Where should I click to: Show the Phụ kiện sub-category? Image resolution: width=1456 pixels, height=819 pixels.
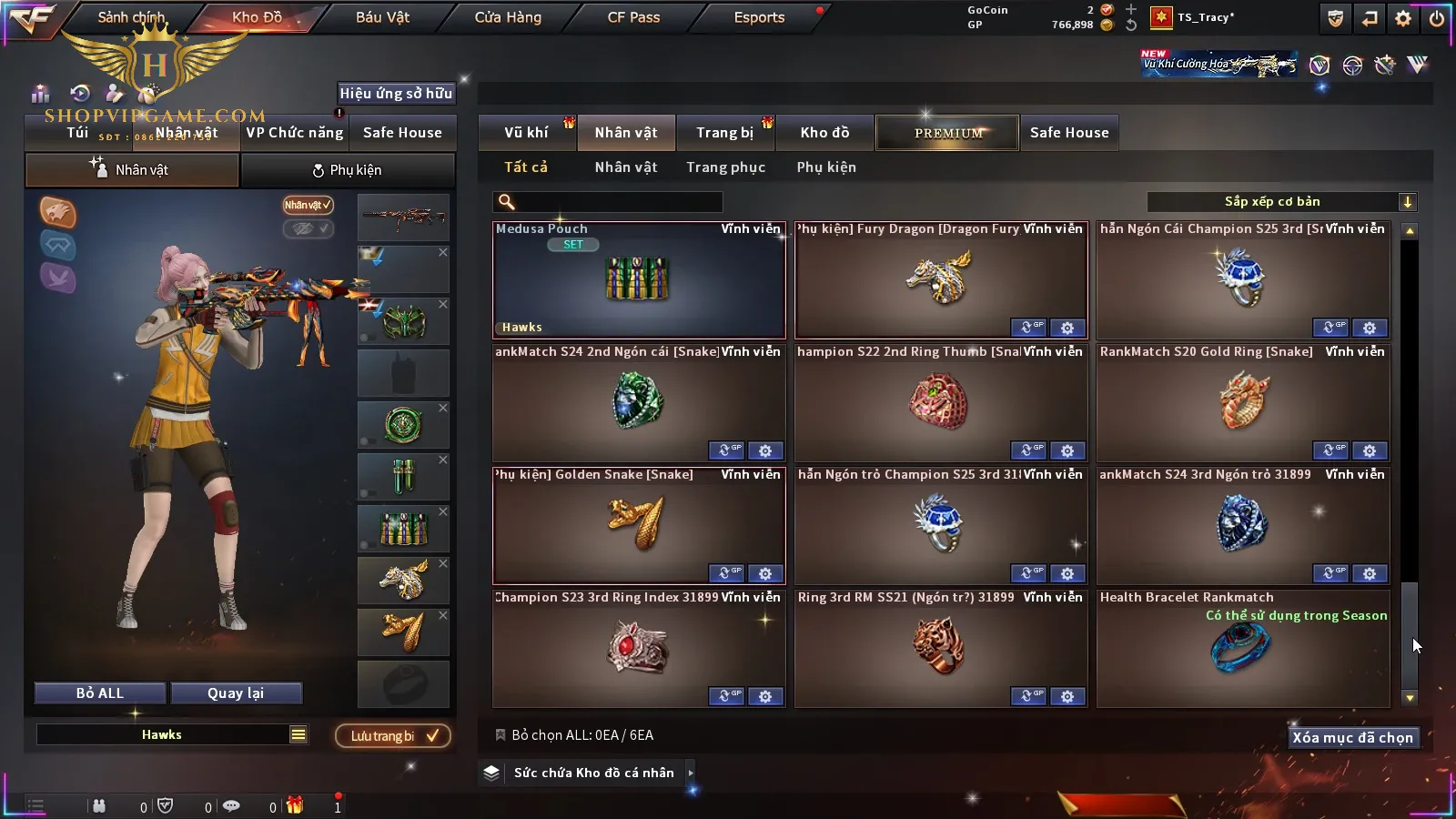(826, 167)
